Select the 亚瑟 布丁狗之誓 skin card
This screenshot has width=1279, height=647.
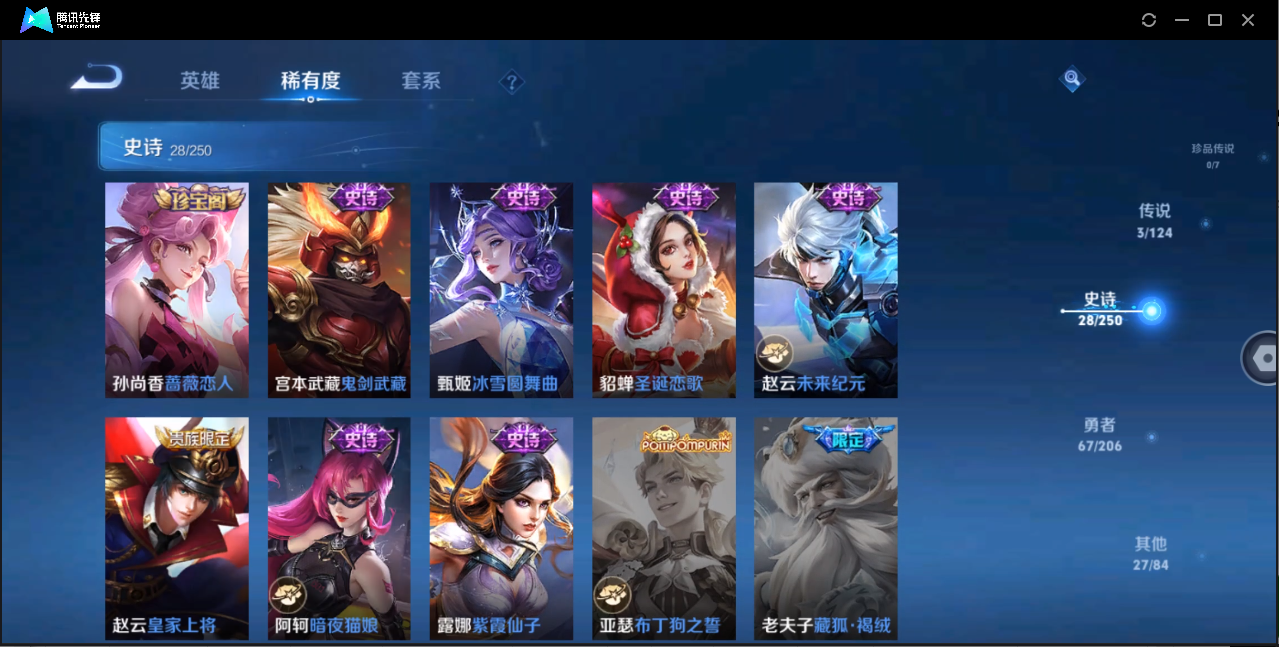pyautogui.click(x=663, y=528)
